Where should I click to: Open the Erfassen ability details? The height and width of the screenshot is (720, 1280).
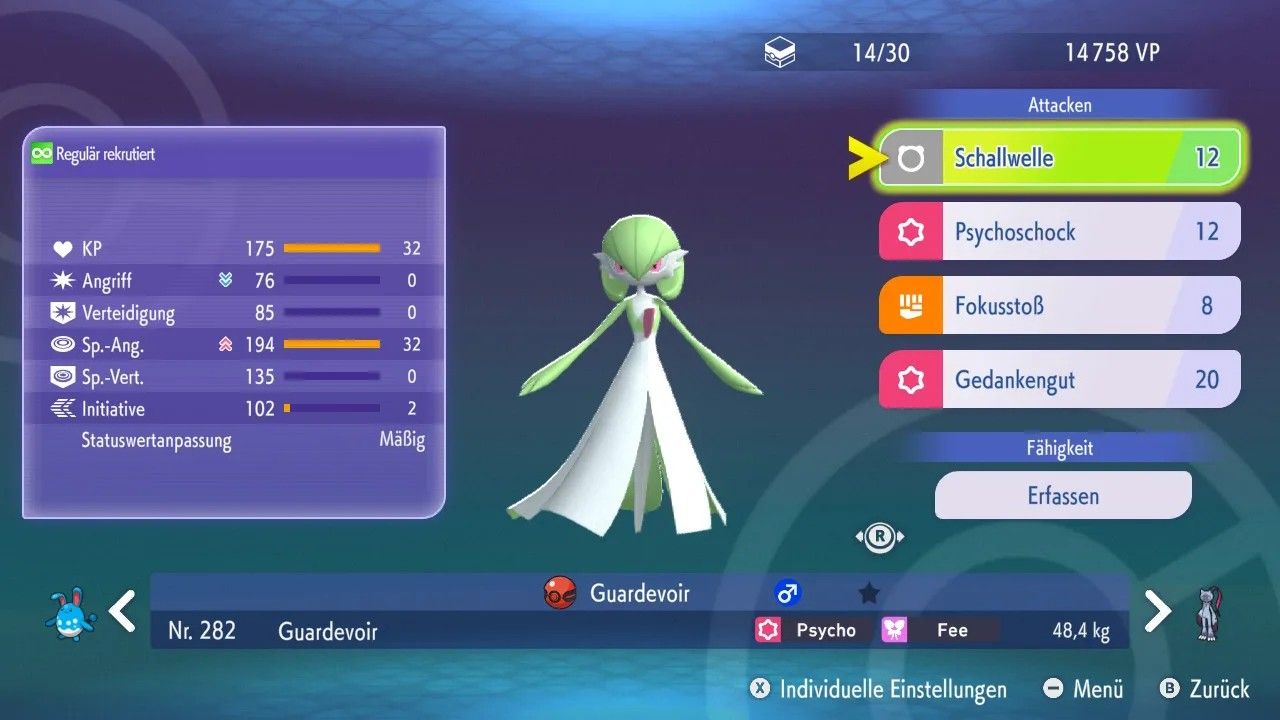(1063, 495)
